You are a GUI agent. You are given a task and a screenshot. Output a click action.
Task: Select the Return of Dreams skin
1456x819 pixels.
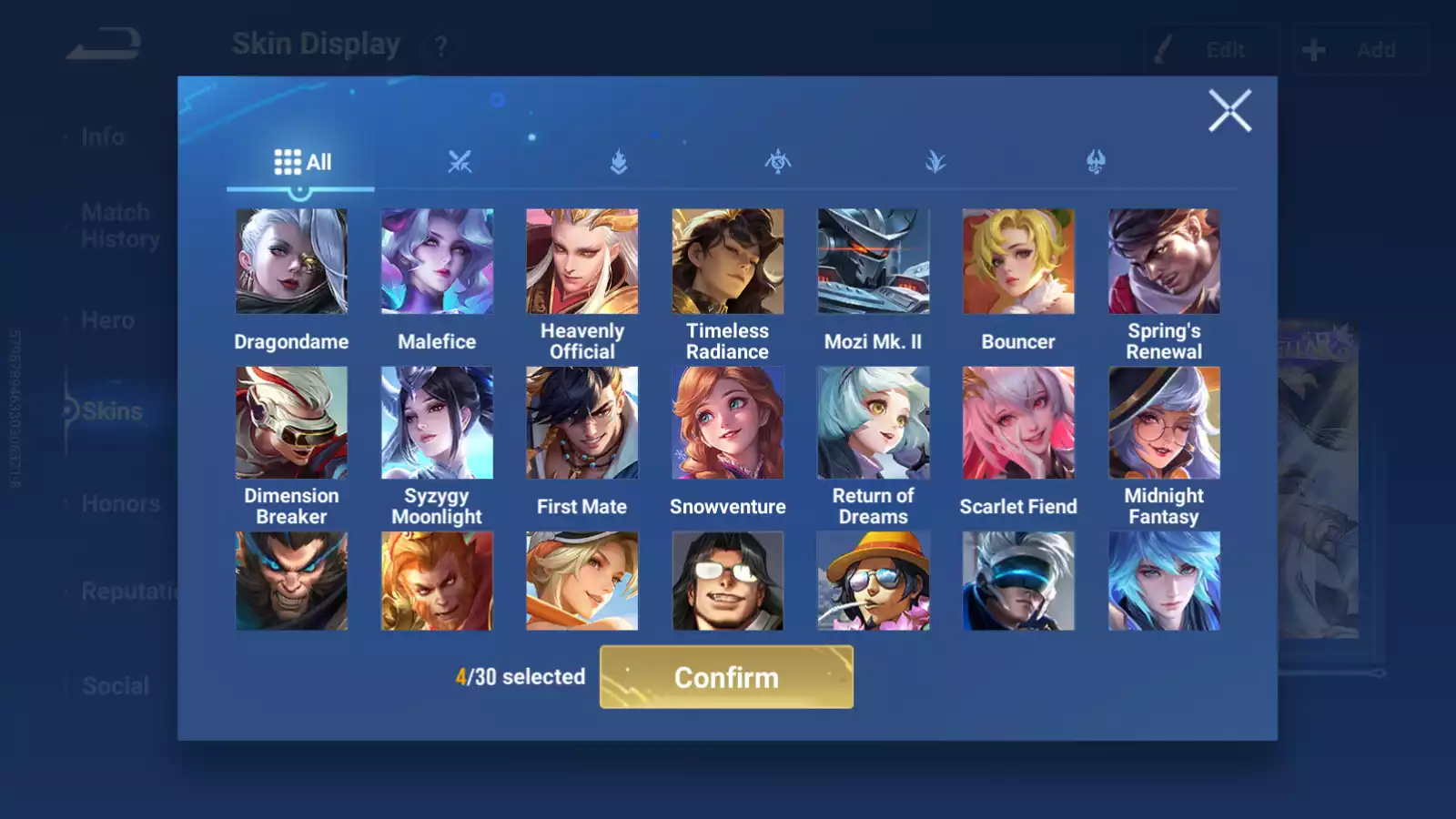pyautogui.click(x=873, y=423)
